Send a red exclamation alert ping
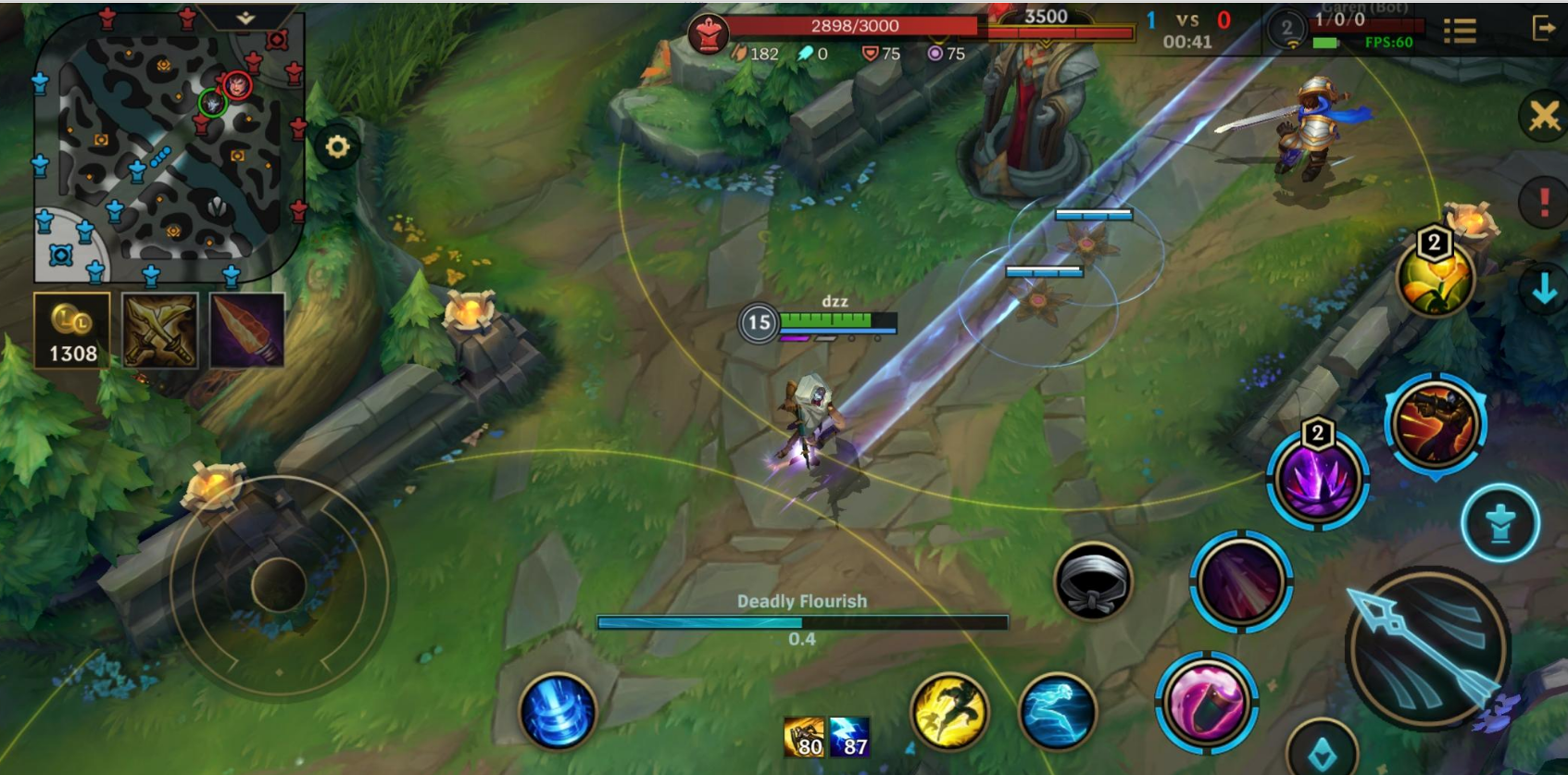1568x775 pixels. click(x=1543, y=201)
